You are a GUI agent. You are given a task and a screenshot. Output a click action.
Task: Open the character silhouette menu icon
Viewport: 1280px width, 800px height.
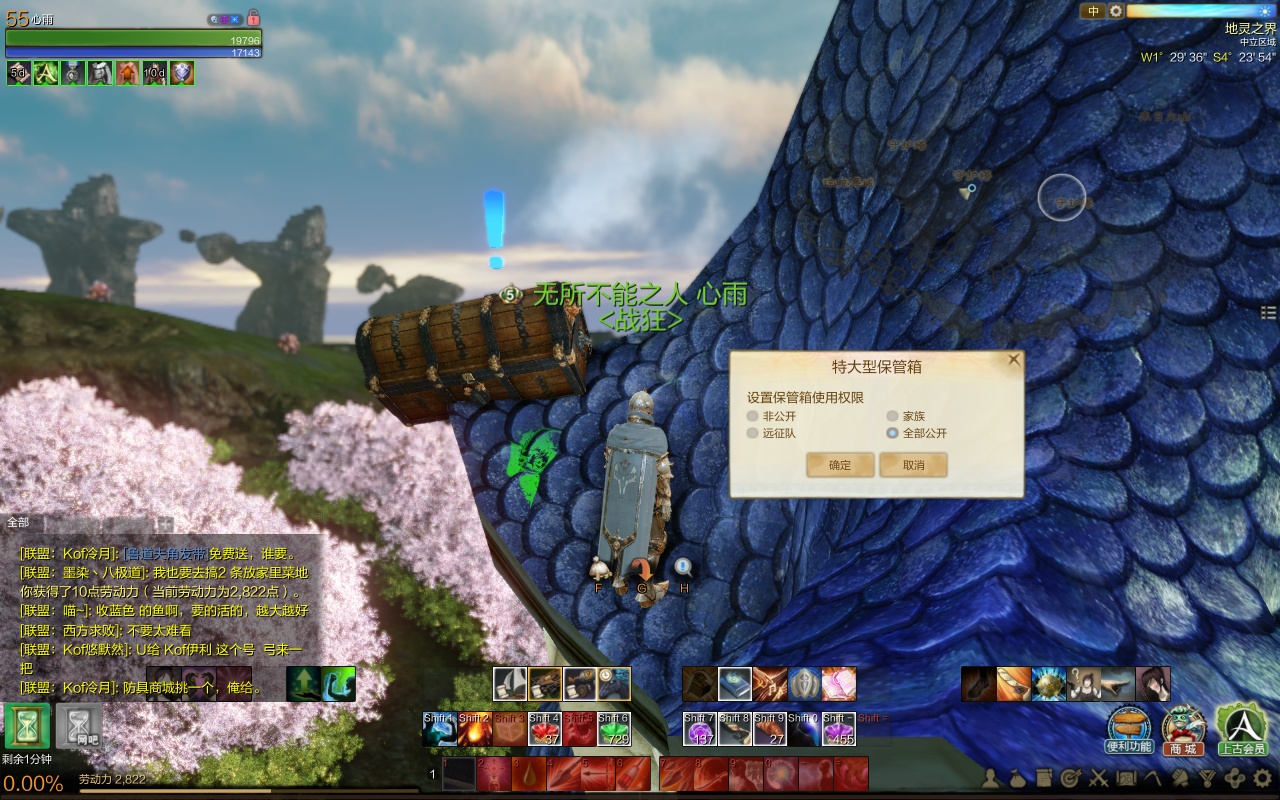(x=990, y=777)
